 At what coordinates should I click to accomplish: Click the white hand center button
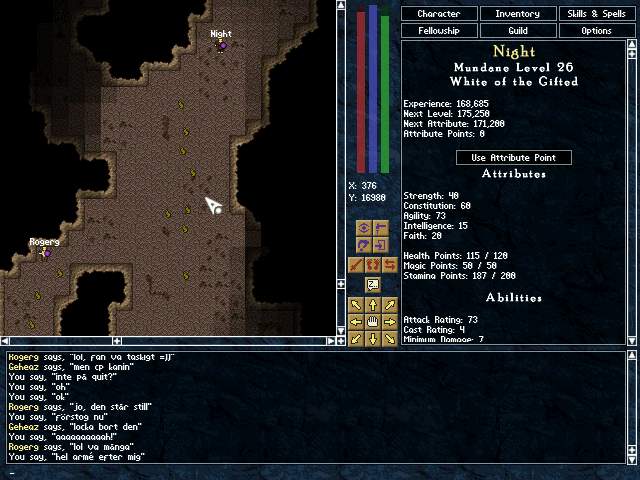pos(372,322)
